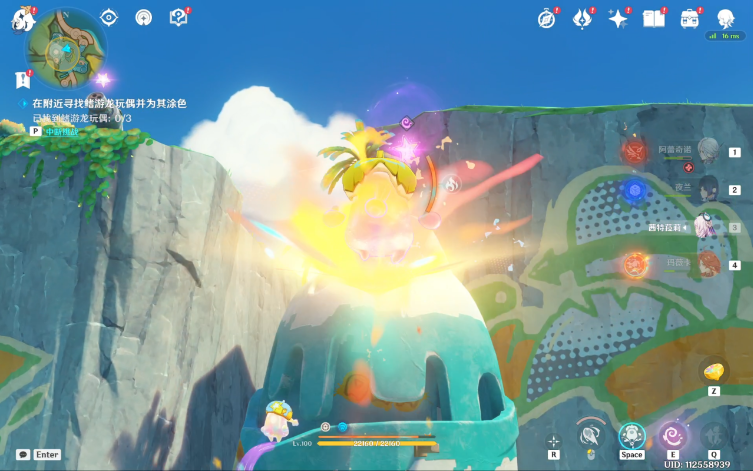This screenshot has height=471, width=753.
Task: Select party member 茜特菈莉
Action: pos(708,227)
